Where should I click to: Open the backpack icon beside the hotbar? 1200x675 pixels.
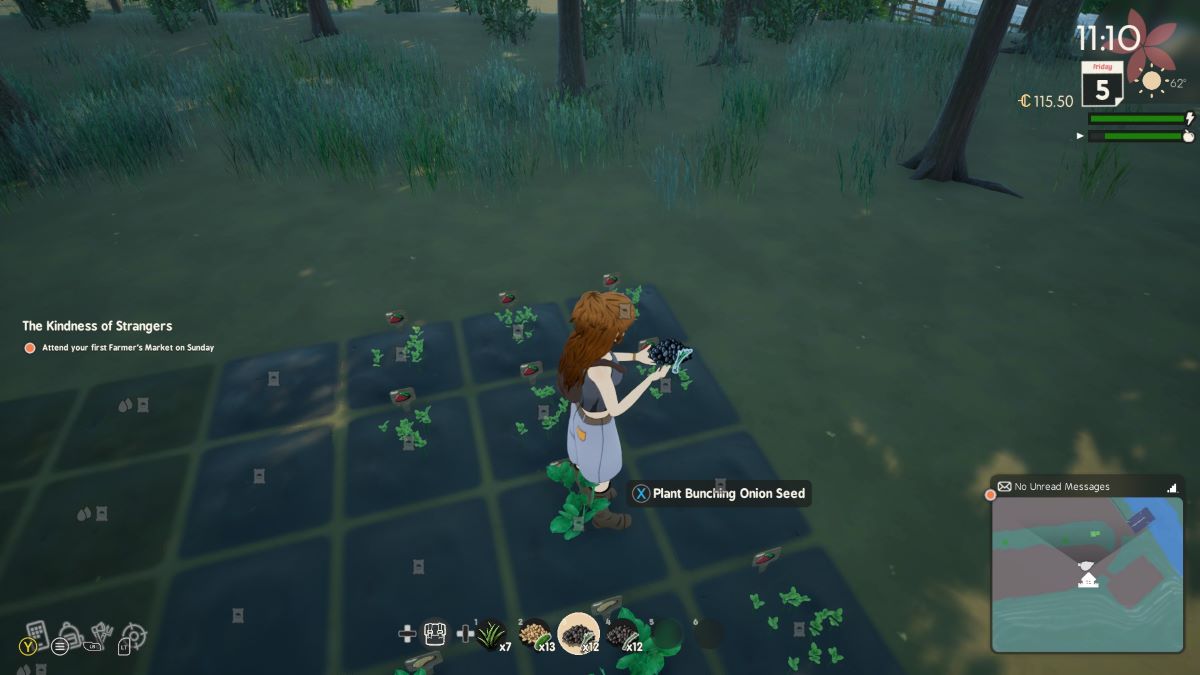(x=435, y=633)
